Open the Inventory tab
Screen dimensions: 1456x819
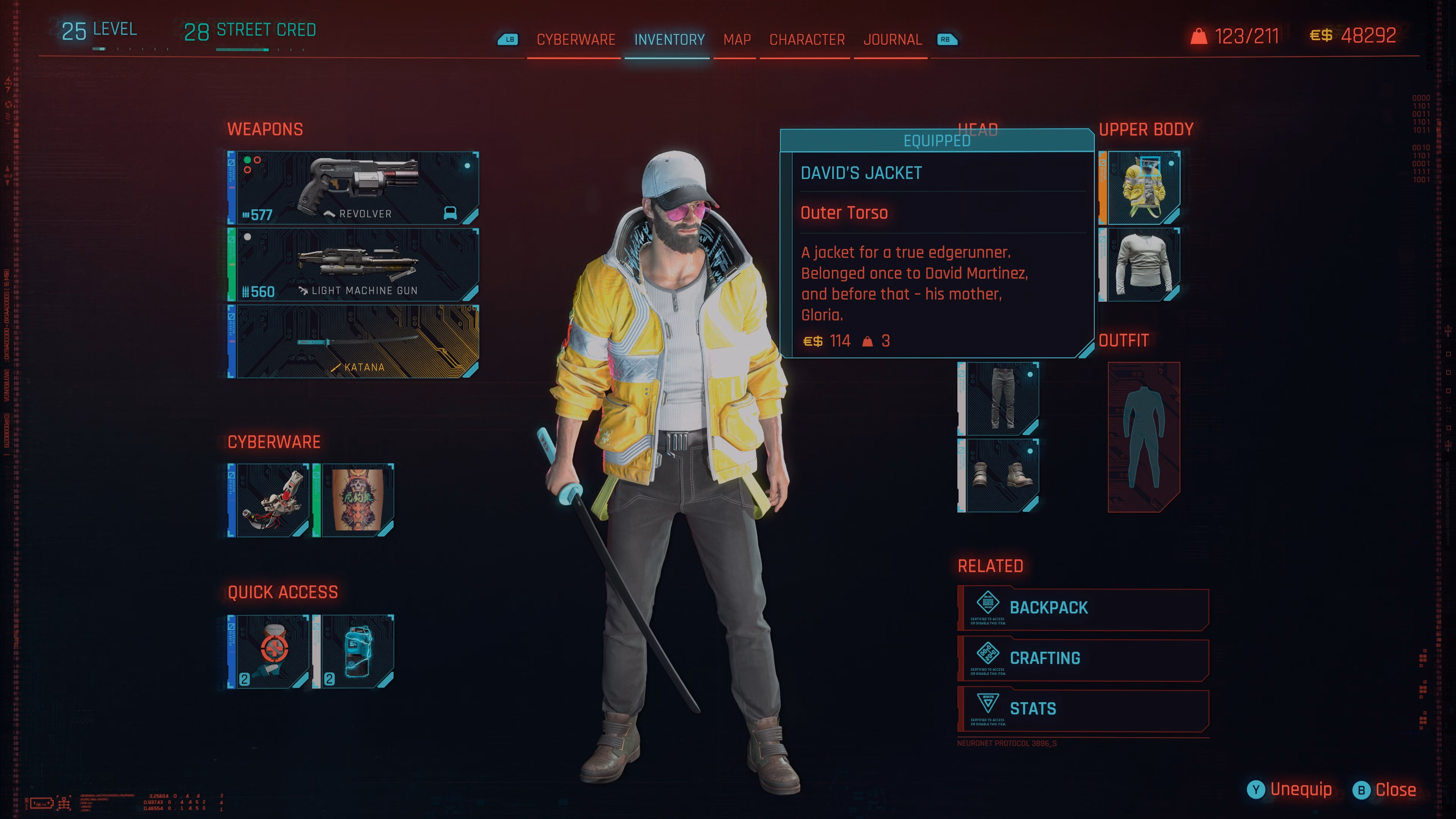(x=668, y=39)
